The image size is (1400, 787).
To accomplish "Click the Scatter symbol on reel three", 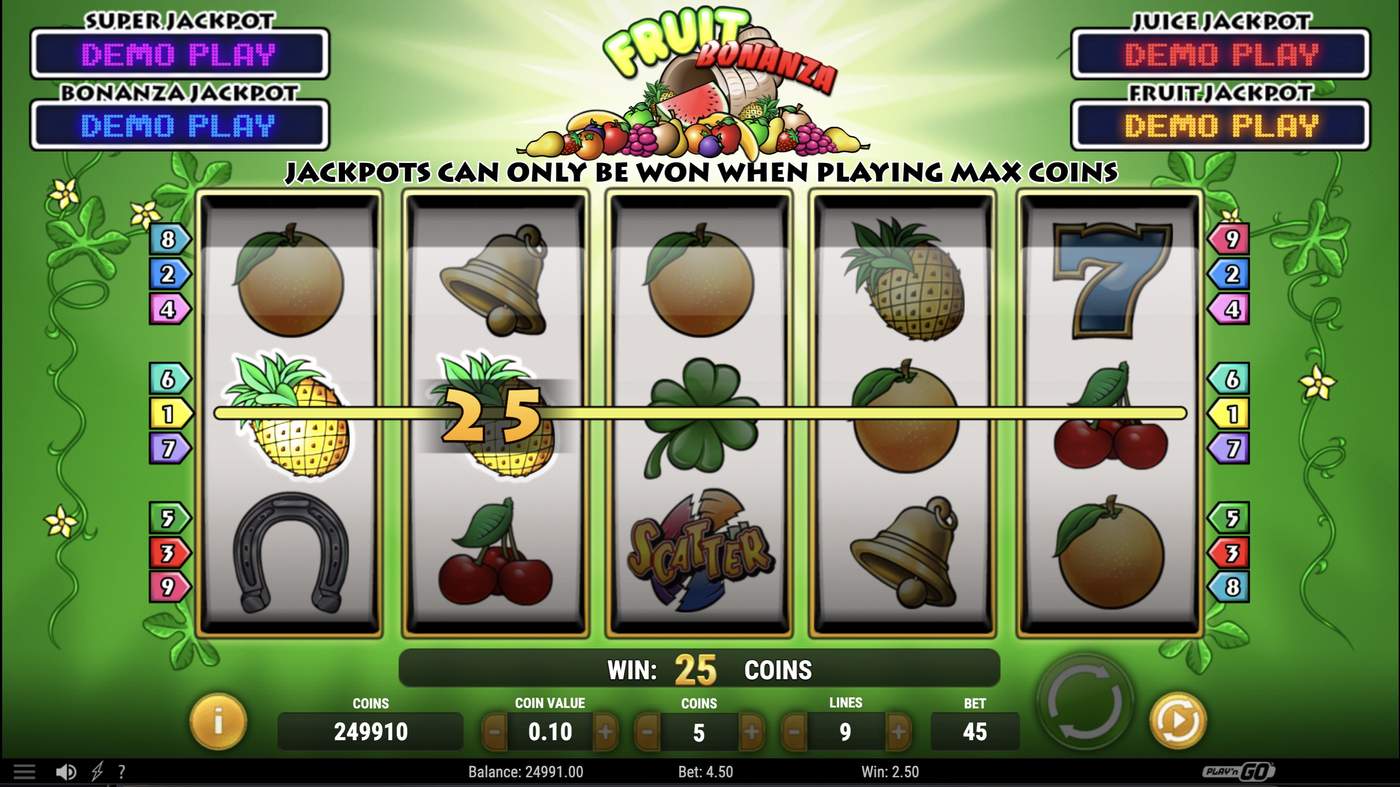I will coord(698,552).
